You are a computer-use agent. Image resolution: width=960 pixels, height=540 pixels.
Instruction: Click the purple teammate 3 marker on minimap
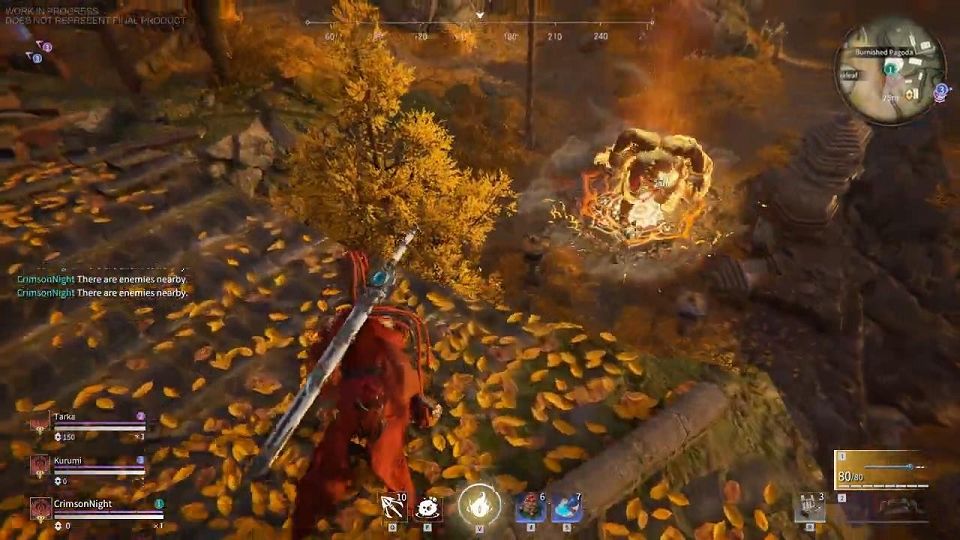(x=941, y=90)
